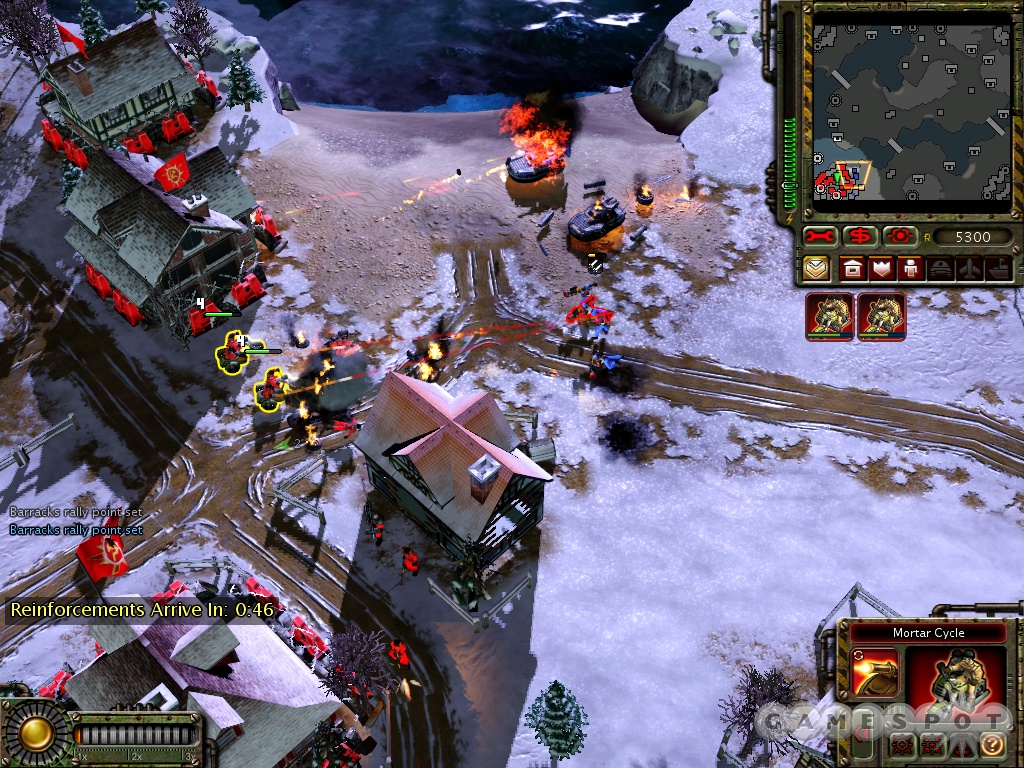Activate the dollar sign sell mode
Screen dimensions: 1024x768
(x=860, y=237)
